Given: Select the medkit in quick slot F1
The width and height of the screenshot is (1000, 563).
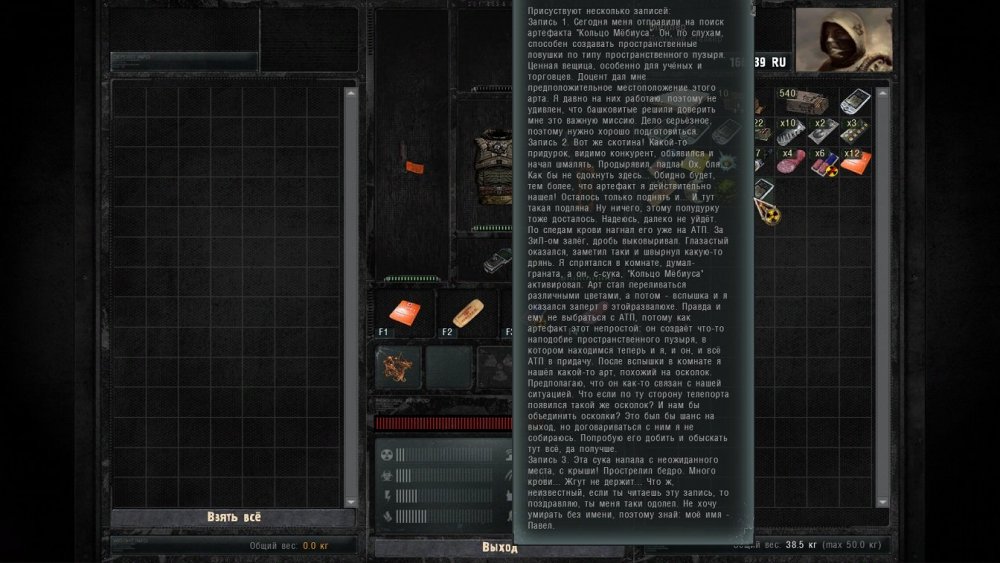Looking at the screenshot, I should coord(404,313).
